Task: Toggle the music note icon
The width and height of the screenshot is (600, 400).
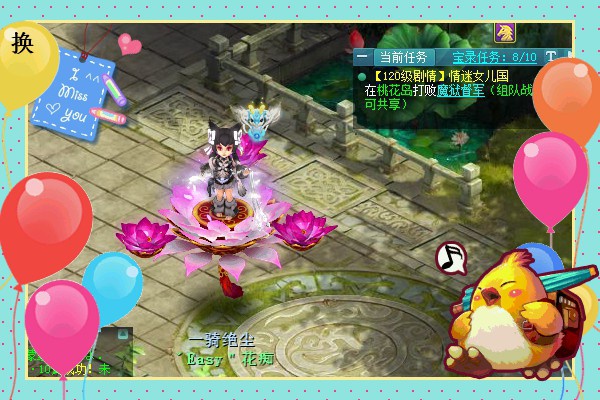Action: (452, 257)
